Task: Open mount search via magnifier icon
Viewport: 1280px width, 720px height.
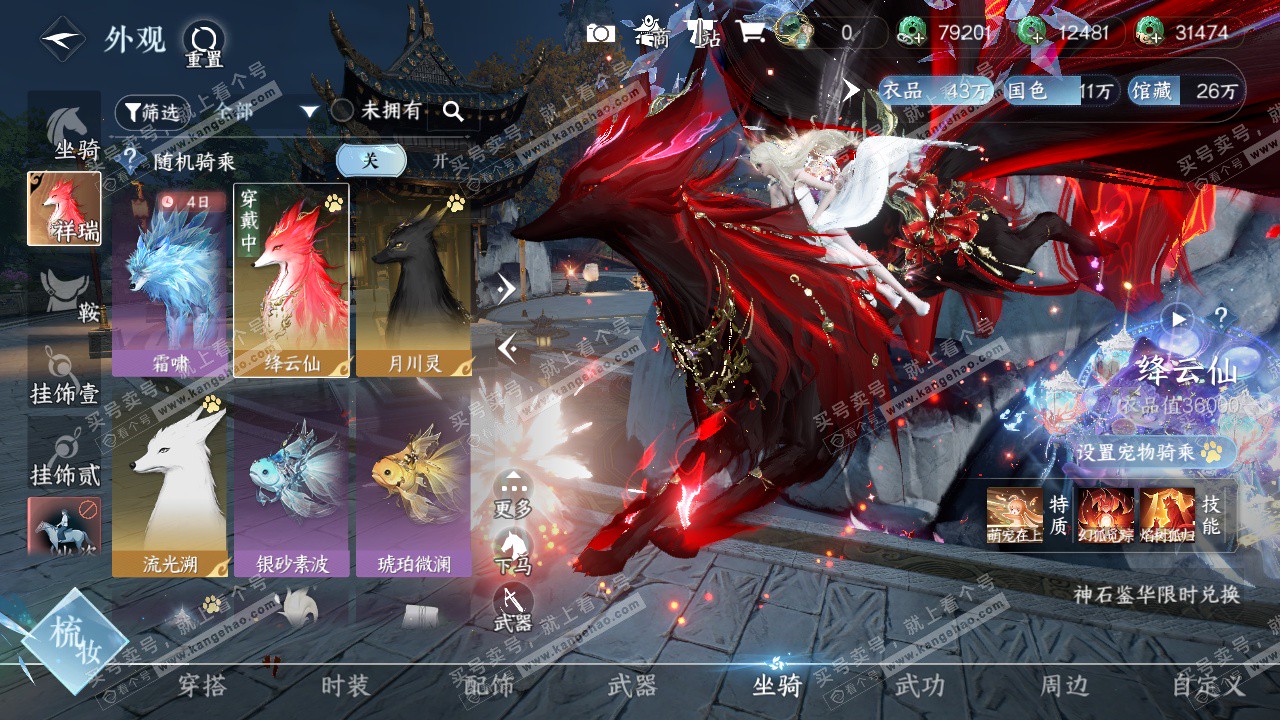Action: click(x=453, y=112)
